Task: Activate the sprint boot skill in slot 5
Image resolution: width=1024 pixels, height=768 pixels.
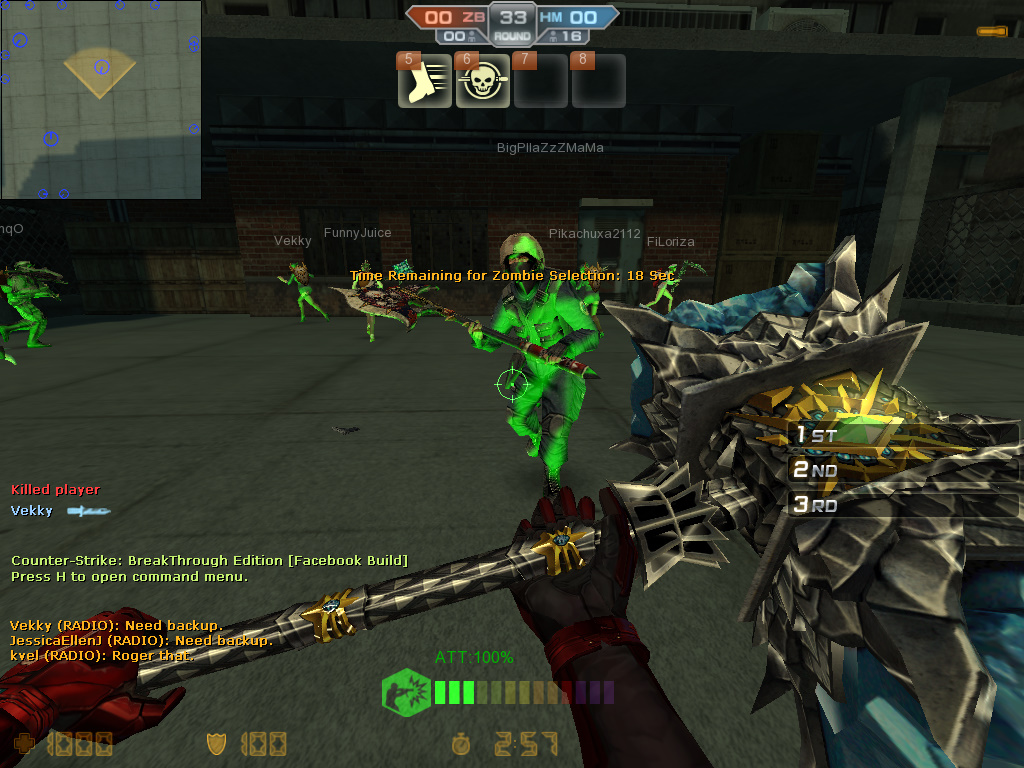Action: click(425, 82)
